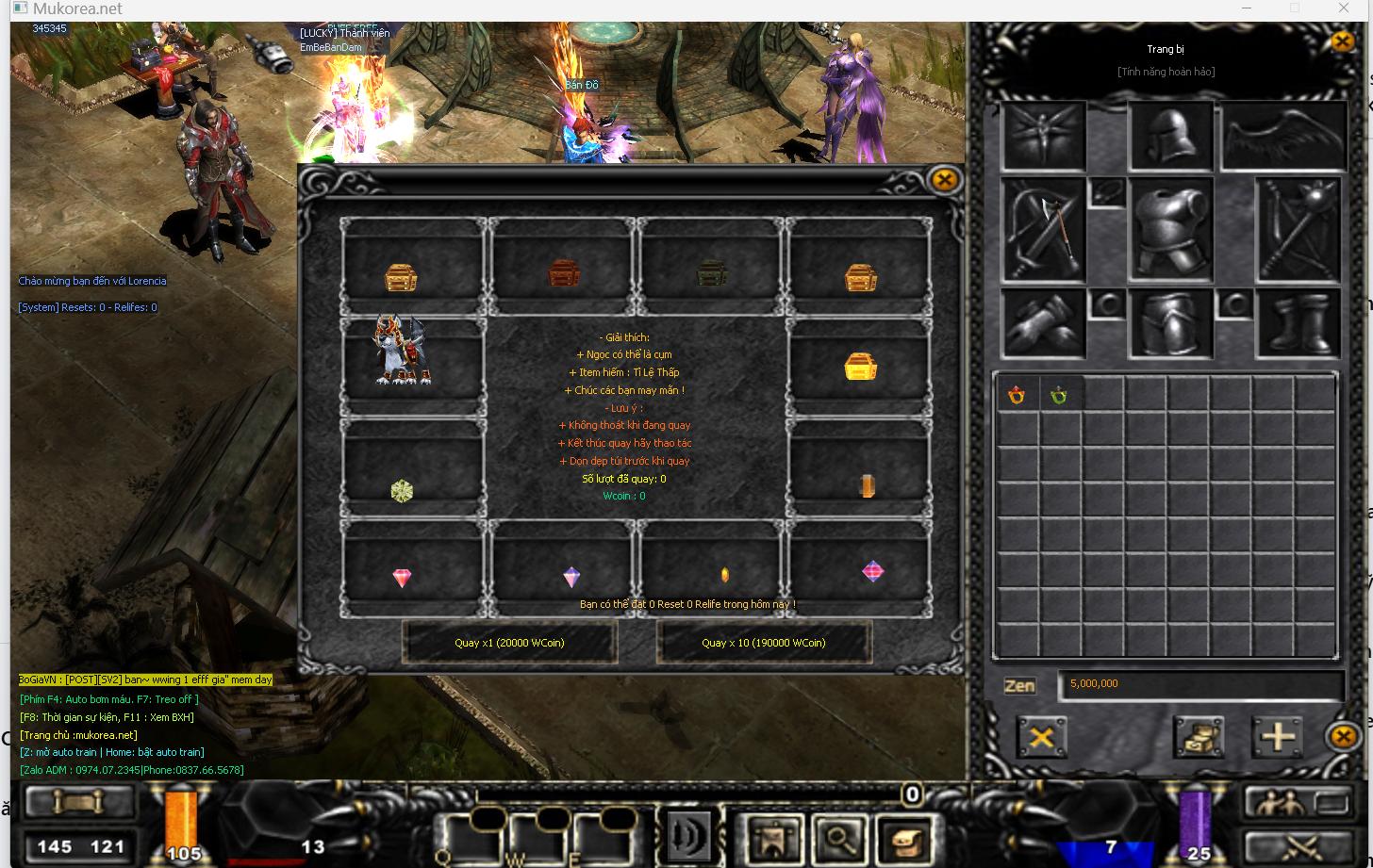This screenshot has width=1373, height=868.
Task: Open the magnifying glass search icon
Action: click(x=835, y=836)
